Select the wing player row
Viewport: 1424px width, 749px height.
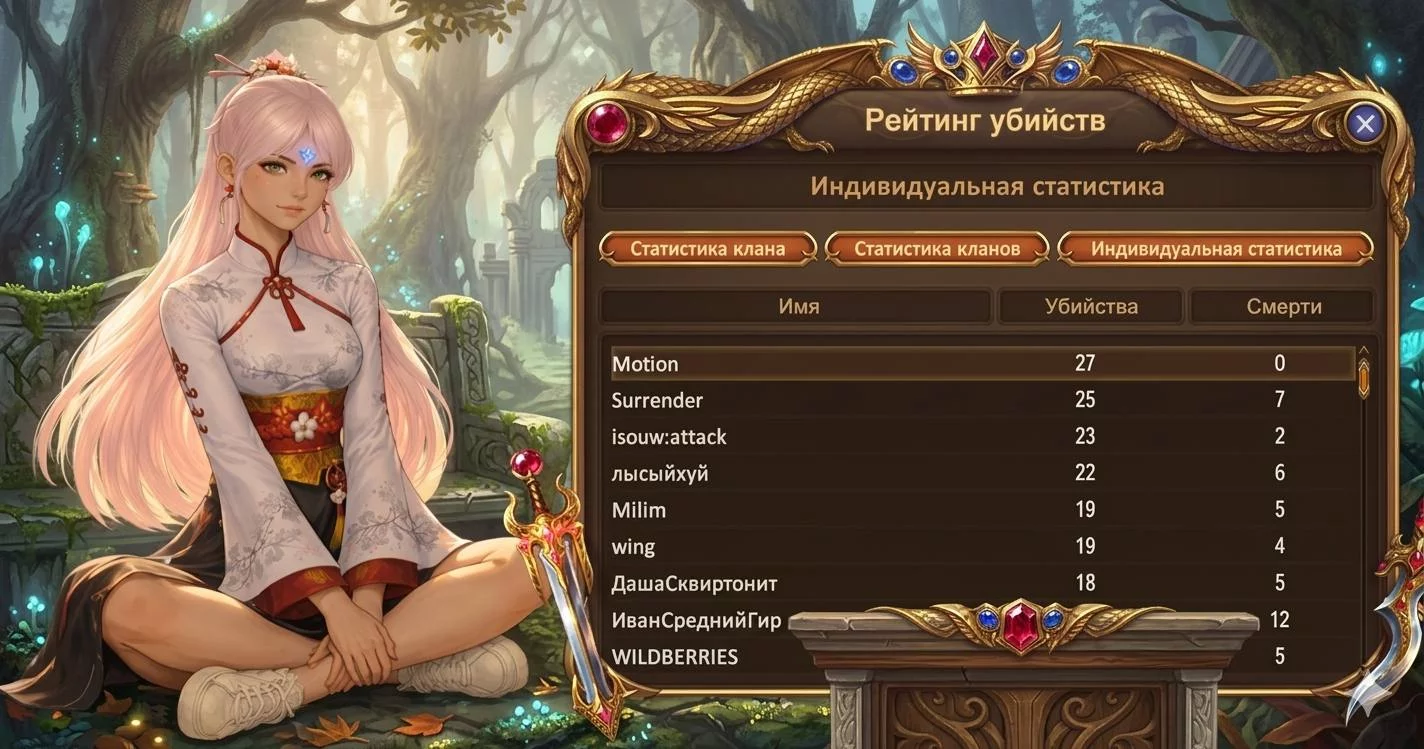633,547
